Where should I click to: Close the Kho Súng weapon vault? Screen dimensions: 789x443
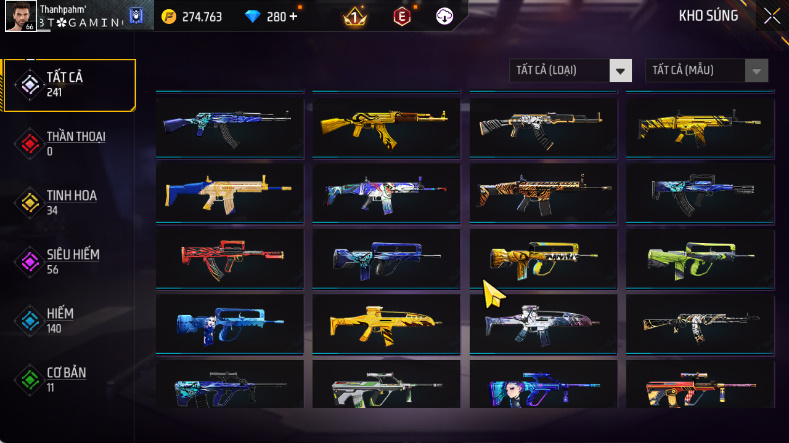click(772, 15)
